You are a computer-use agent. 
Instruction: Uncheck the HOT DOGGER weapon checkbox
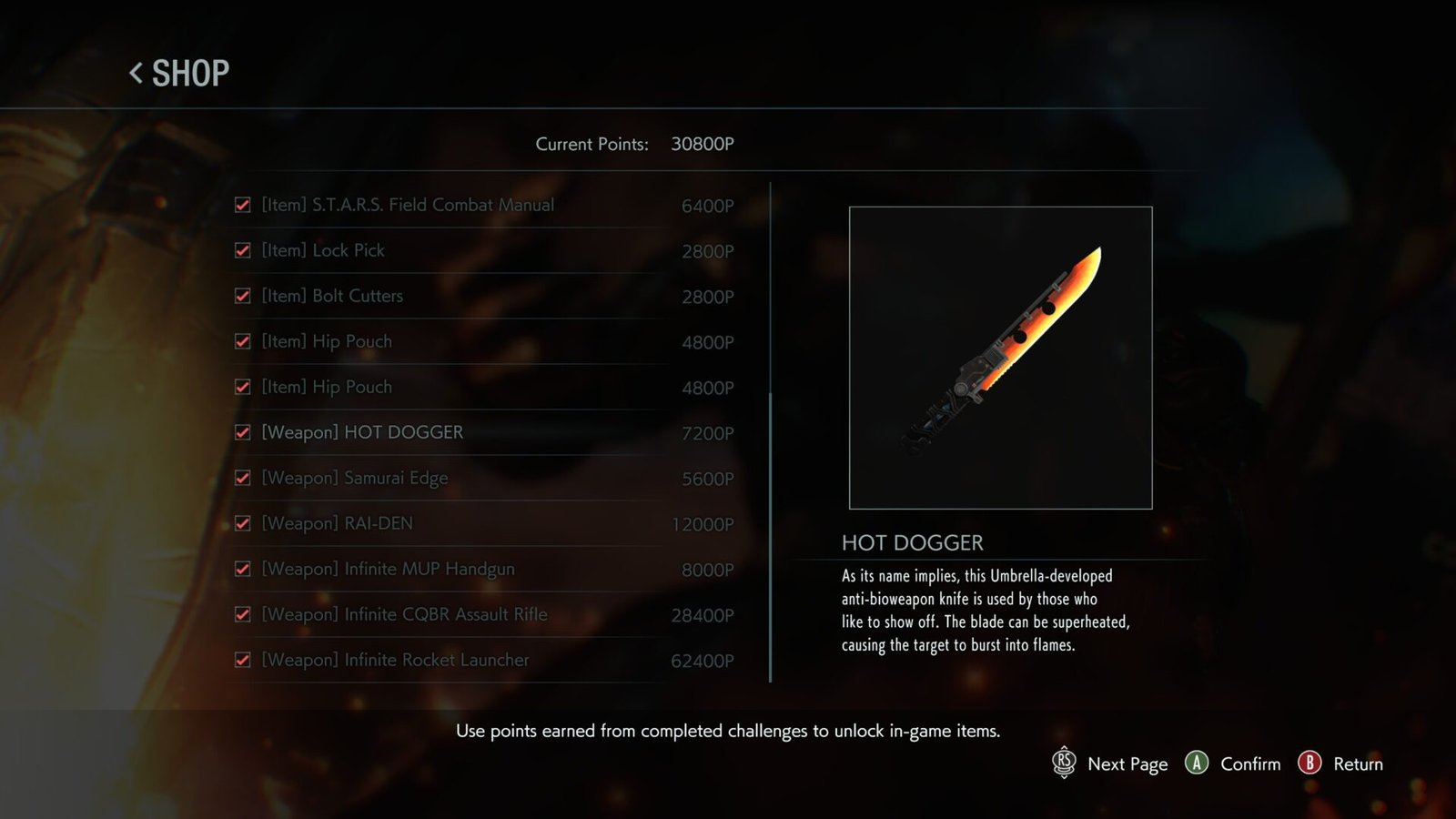(242, 432)
